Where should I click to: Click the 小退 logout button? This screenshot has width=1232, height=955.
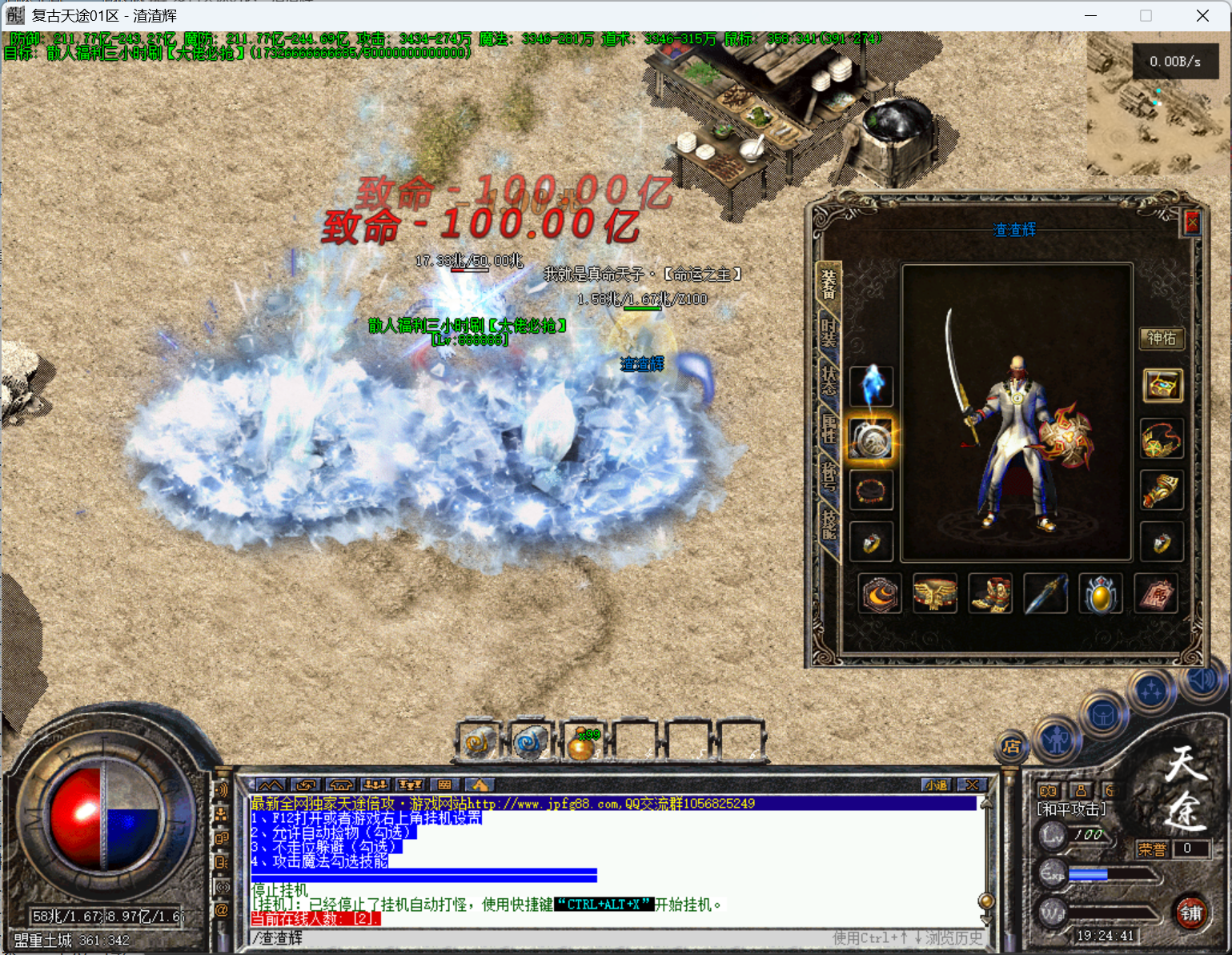(x=936, y=785)
